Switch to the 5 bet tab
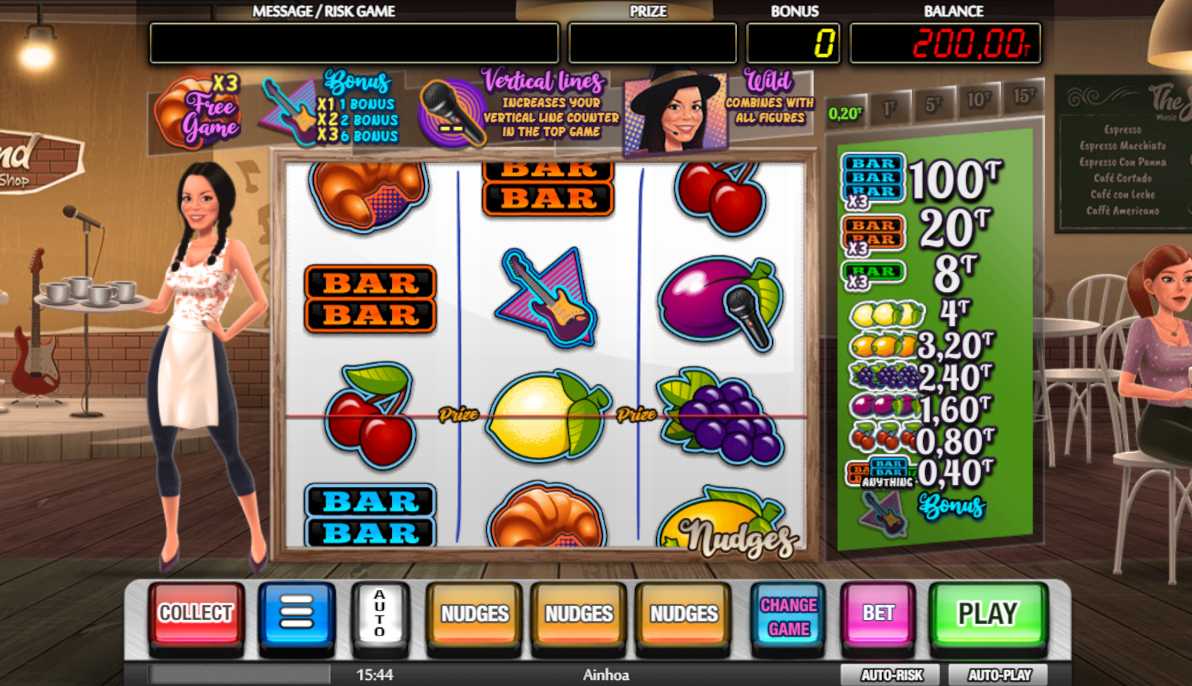The height and width of the screenshot is (686, 1192). click(933, 104)
